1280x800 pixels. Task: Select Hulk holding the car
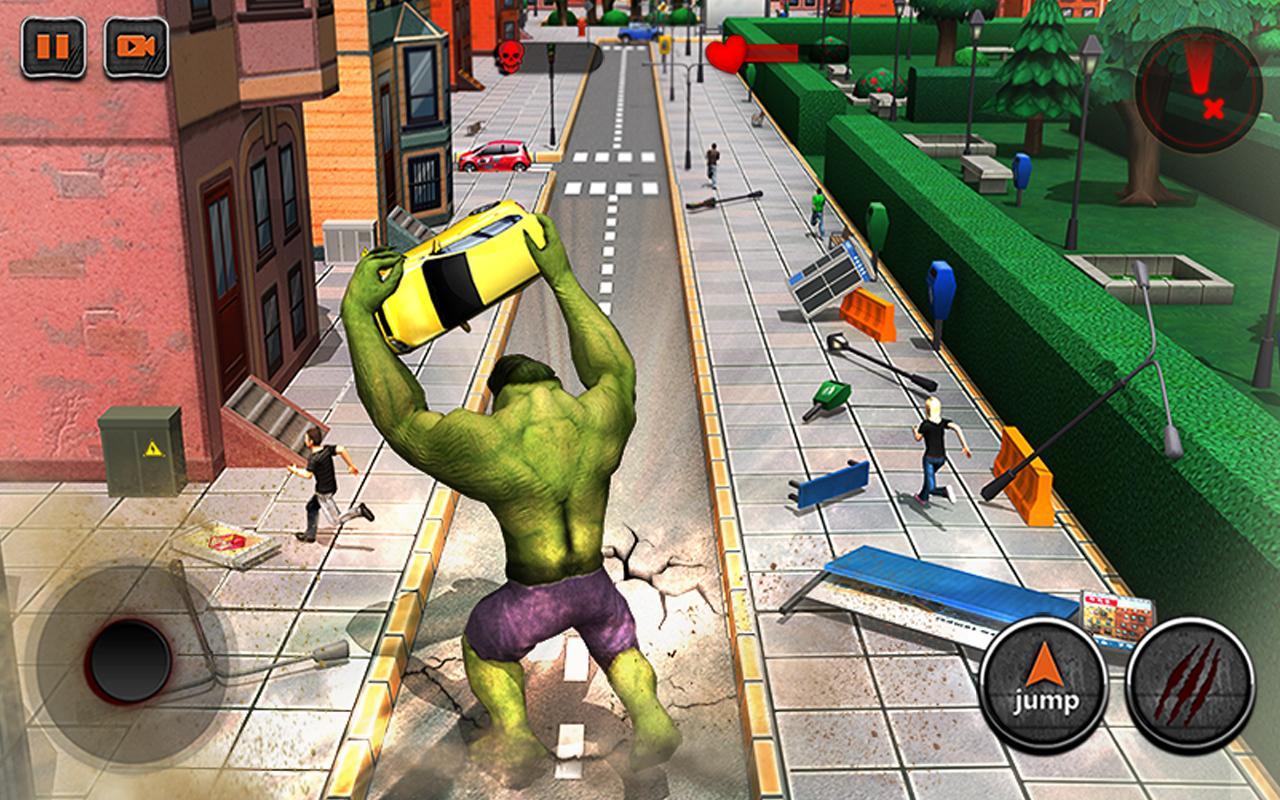(x=540, y=480)
